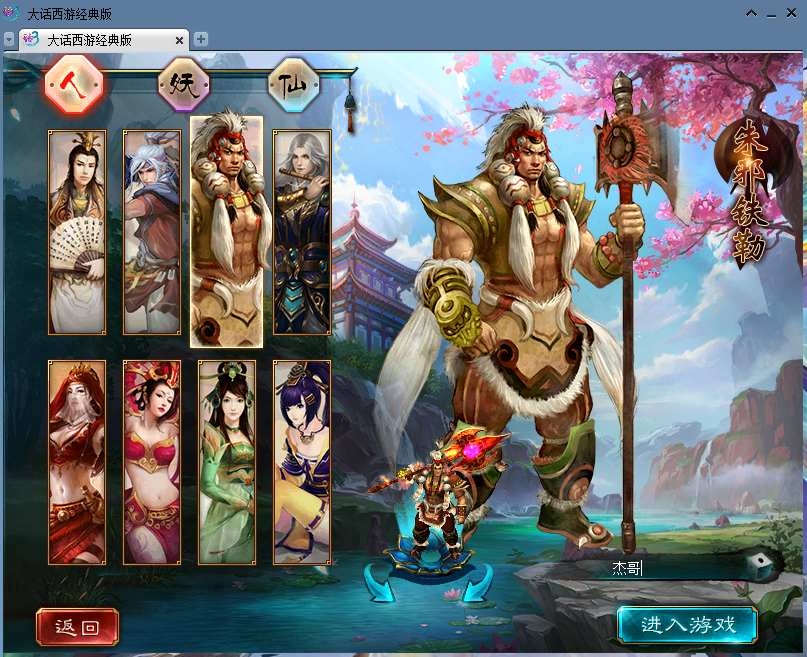
Task: Select the highlighted tribal warrior portrait
Action: coord(226,230)
